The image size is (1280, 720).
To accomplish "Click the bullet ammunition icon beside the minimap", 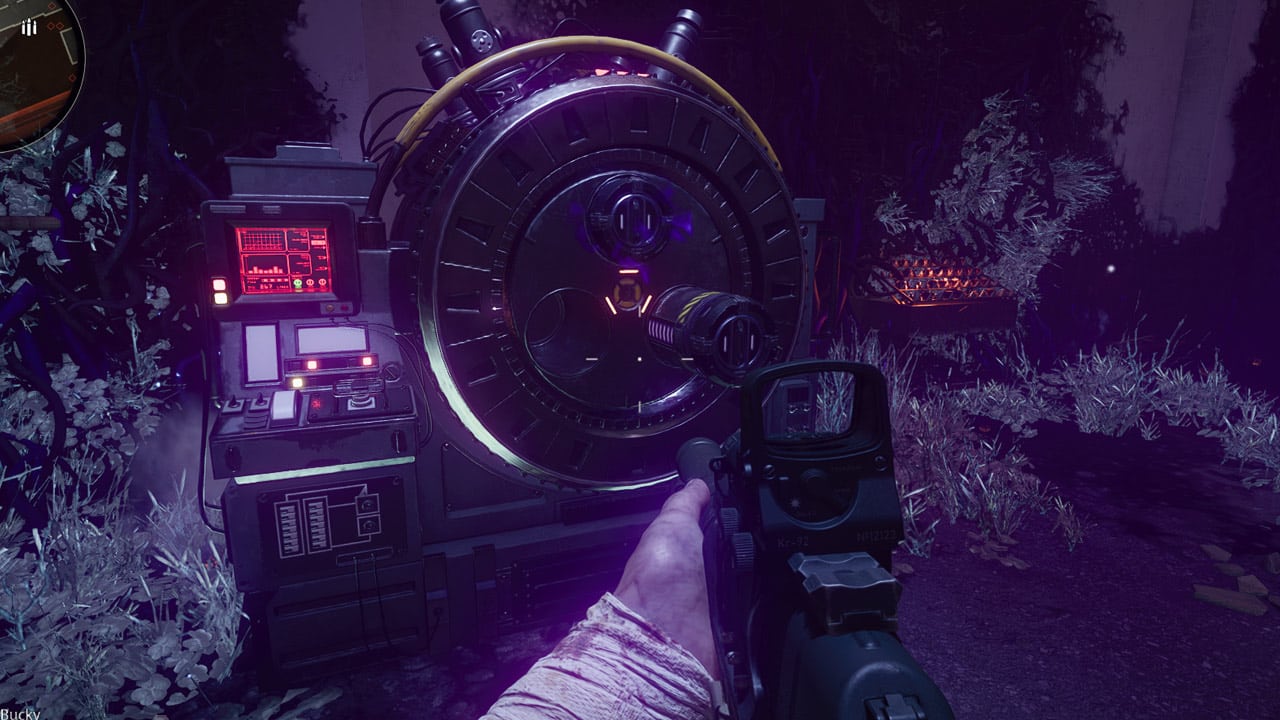I will click(x=29, y=27).
